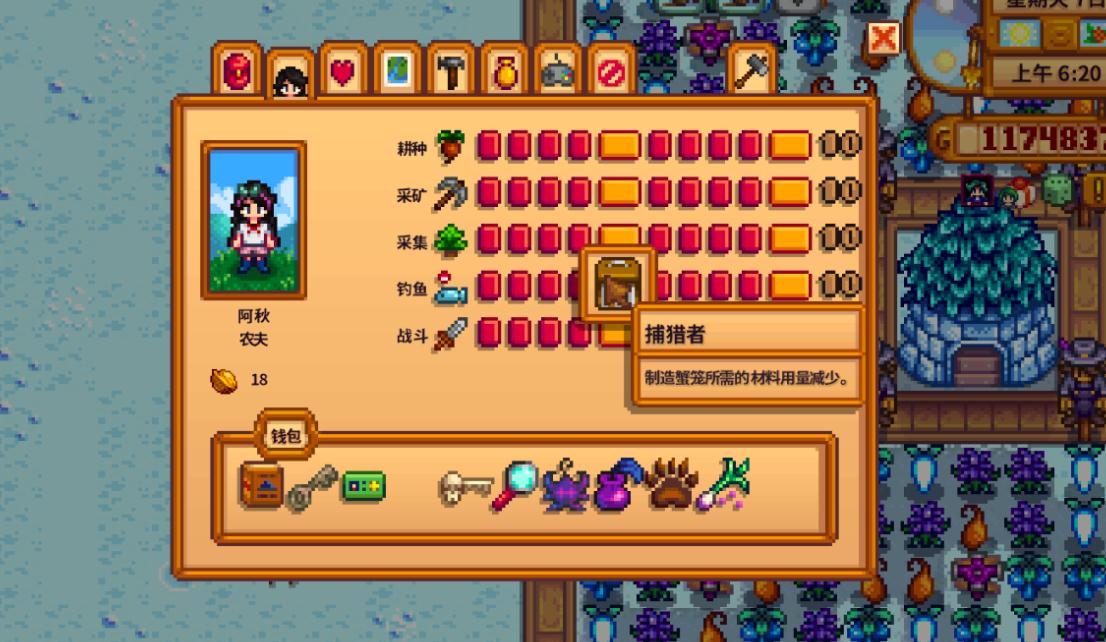Screen dimensions: 1106x642
Task: Select the skills tab with character portrait
Action: click(290, 75)
